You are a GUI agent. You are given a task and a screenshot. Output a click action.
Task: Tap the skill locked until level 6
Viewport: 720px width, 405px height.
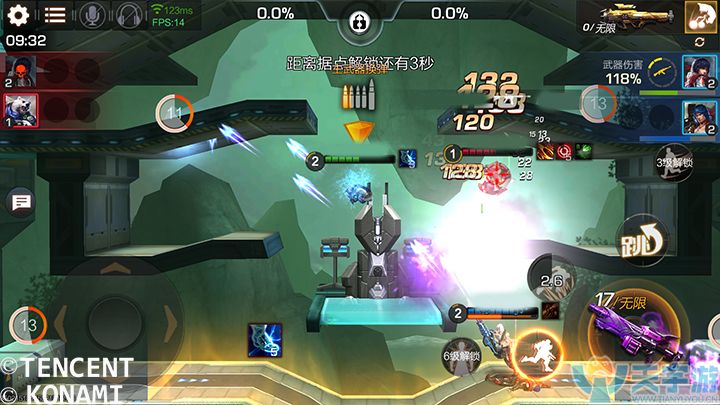[462, 357]
